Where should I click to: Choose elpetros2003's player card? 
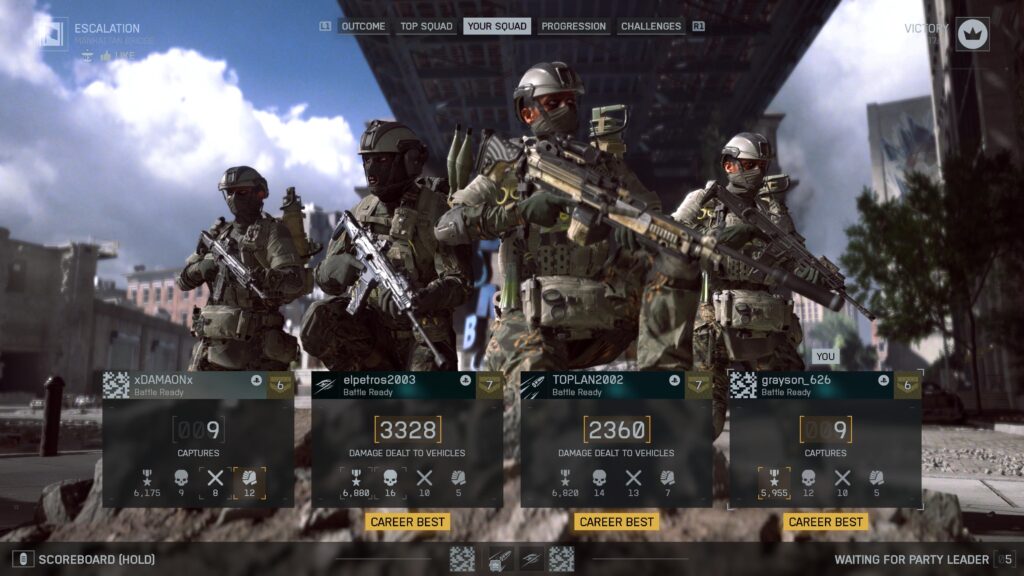click(407, 439)
